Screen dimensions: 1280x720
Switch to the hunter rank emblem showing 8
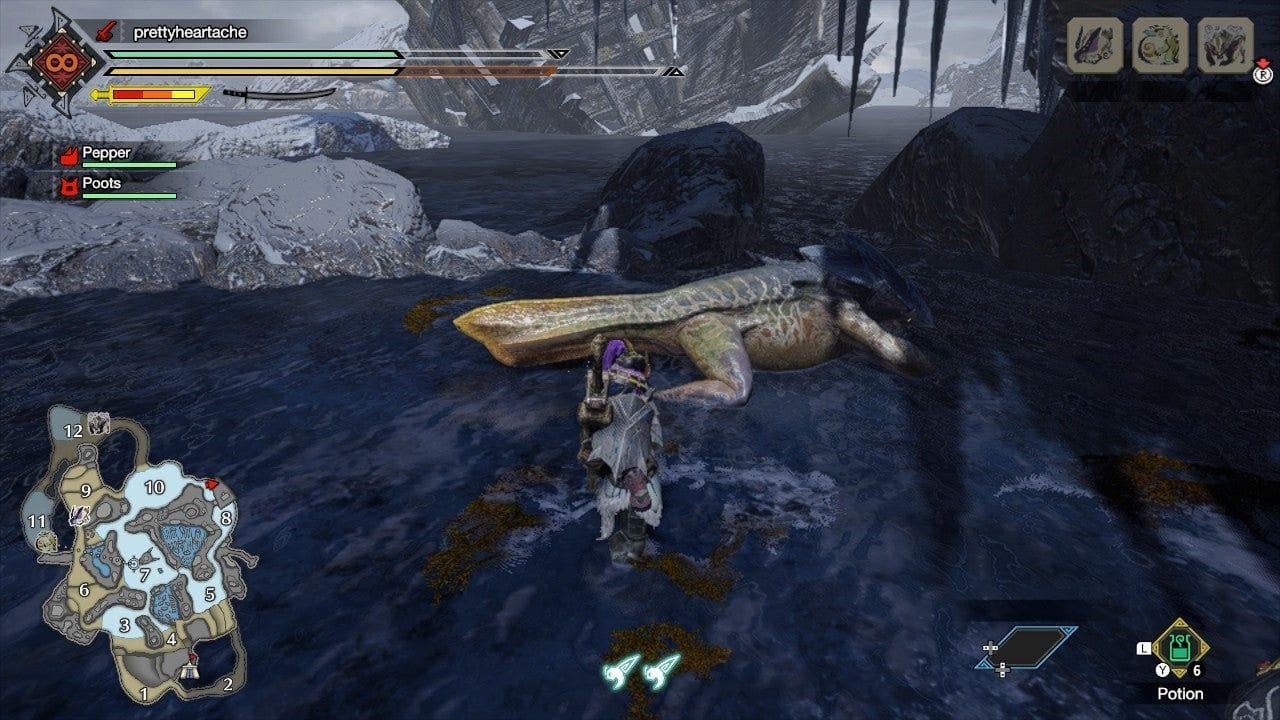[x=62, y=62]
